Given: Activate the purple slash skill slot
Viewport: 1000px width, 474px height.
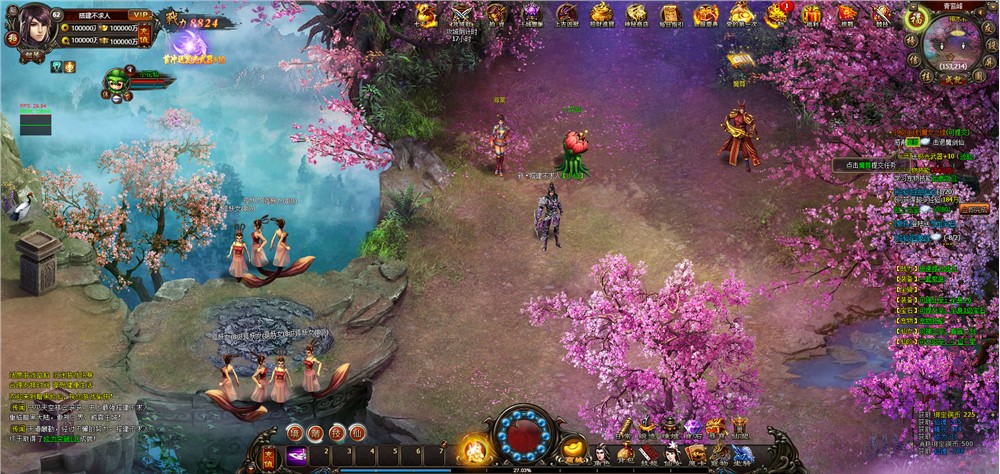Looking at the screenshot, I should (298, 456).
